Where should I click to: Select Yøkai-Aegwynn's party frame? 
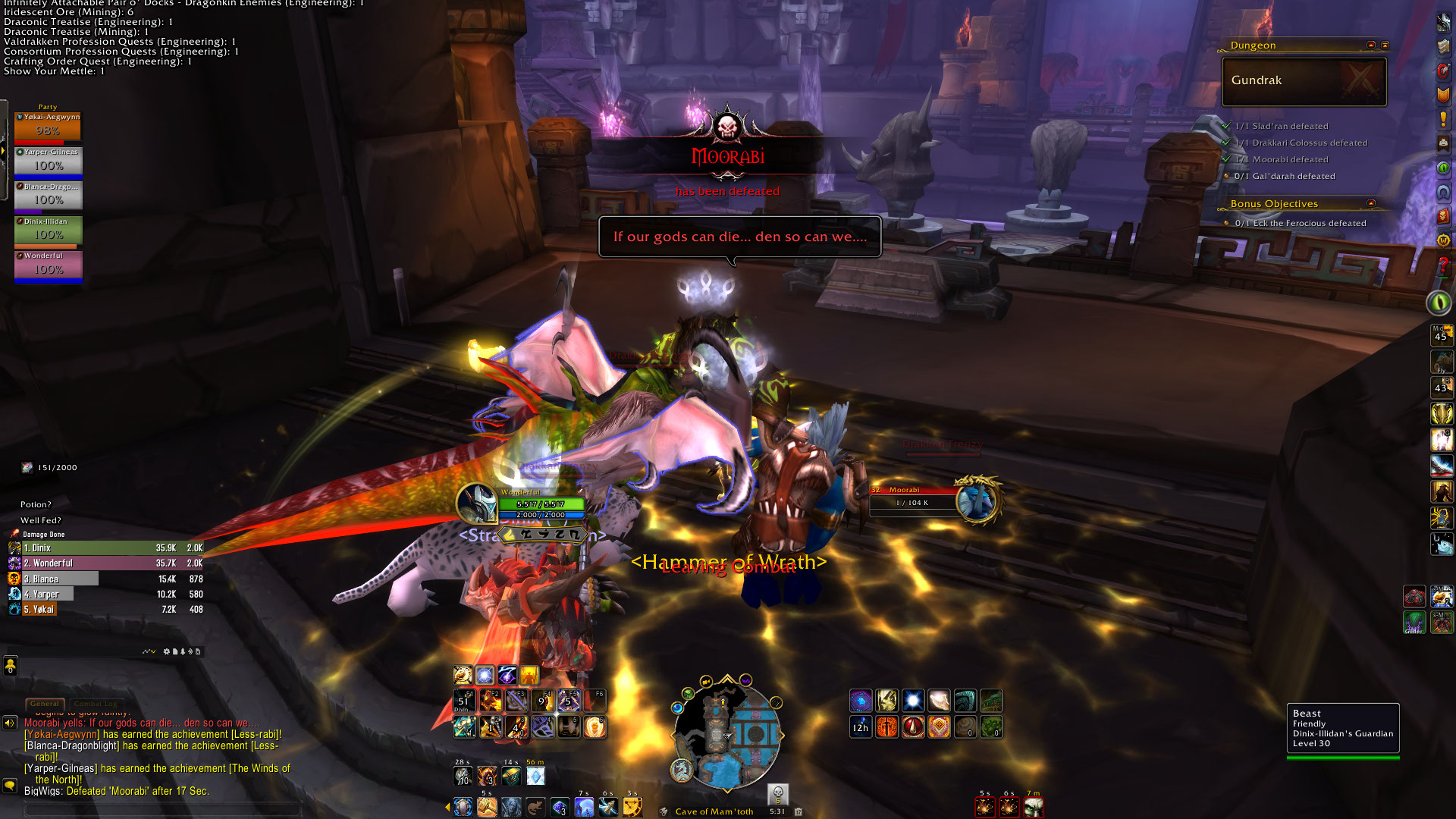pyautogui.click(x=48, y=127)
